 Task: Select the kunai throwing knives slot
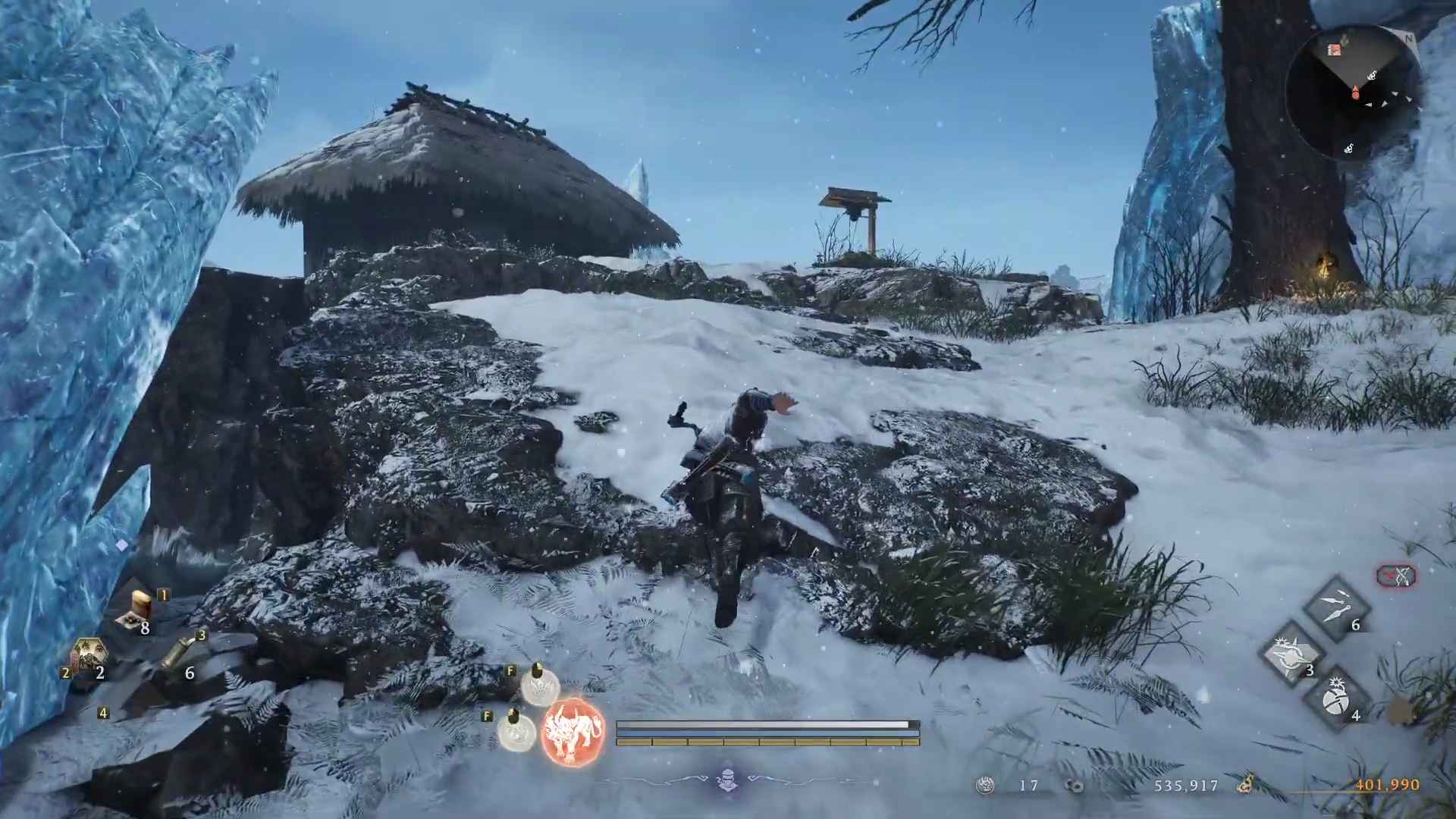click(x=1335, y=607)
